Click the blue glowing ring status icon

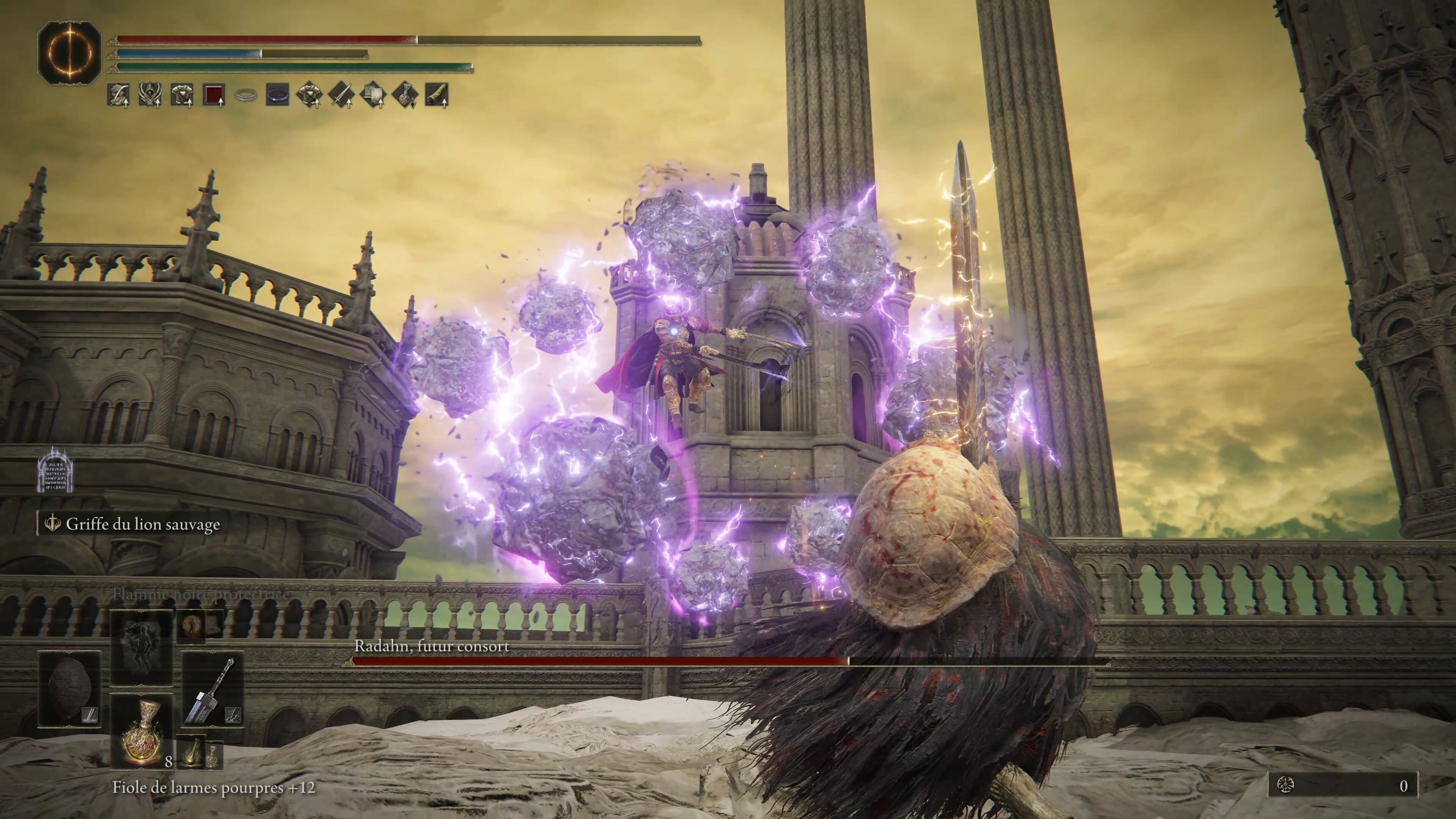278,95
